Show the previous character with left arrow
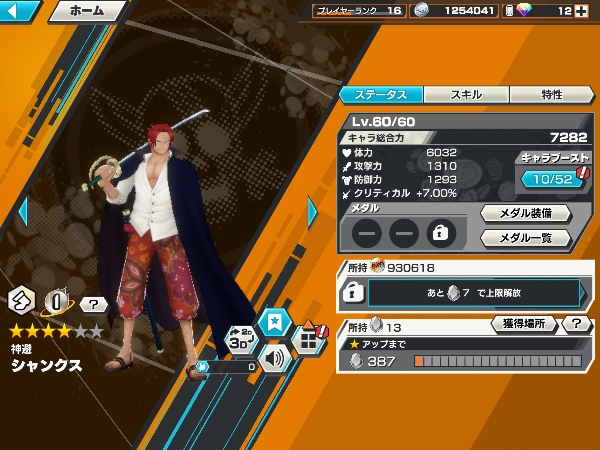This screenshot has width=600, height=450. [24, 212]
